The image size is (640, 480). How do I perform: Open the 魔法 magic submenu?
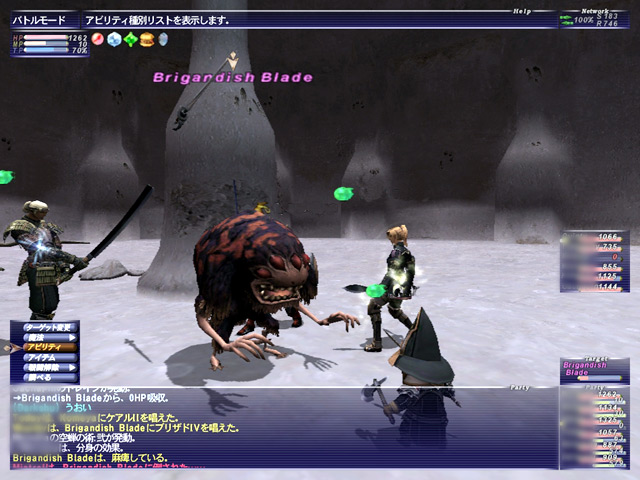[x=45, y=337]
